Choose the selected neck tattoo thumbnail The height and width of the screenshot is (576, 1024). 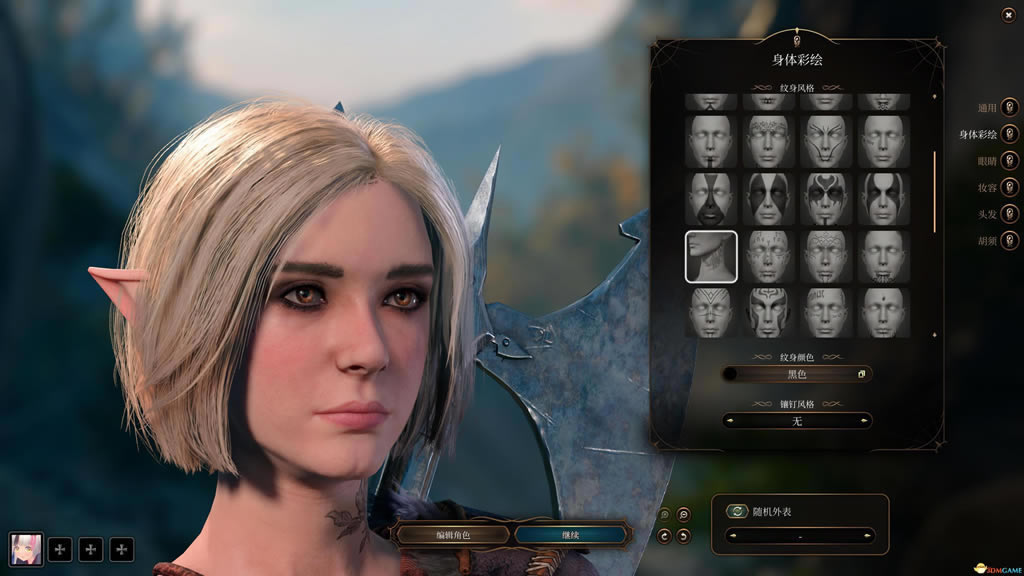(711, 256)
